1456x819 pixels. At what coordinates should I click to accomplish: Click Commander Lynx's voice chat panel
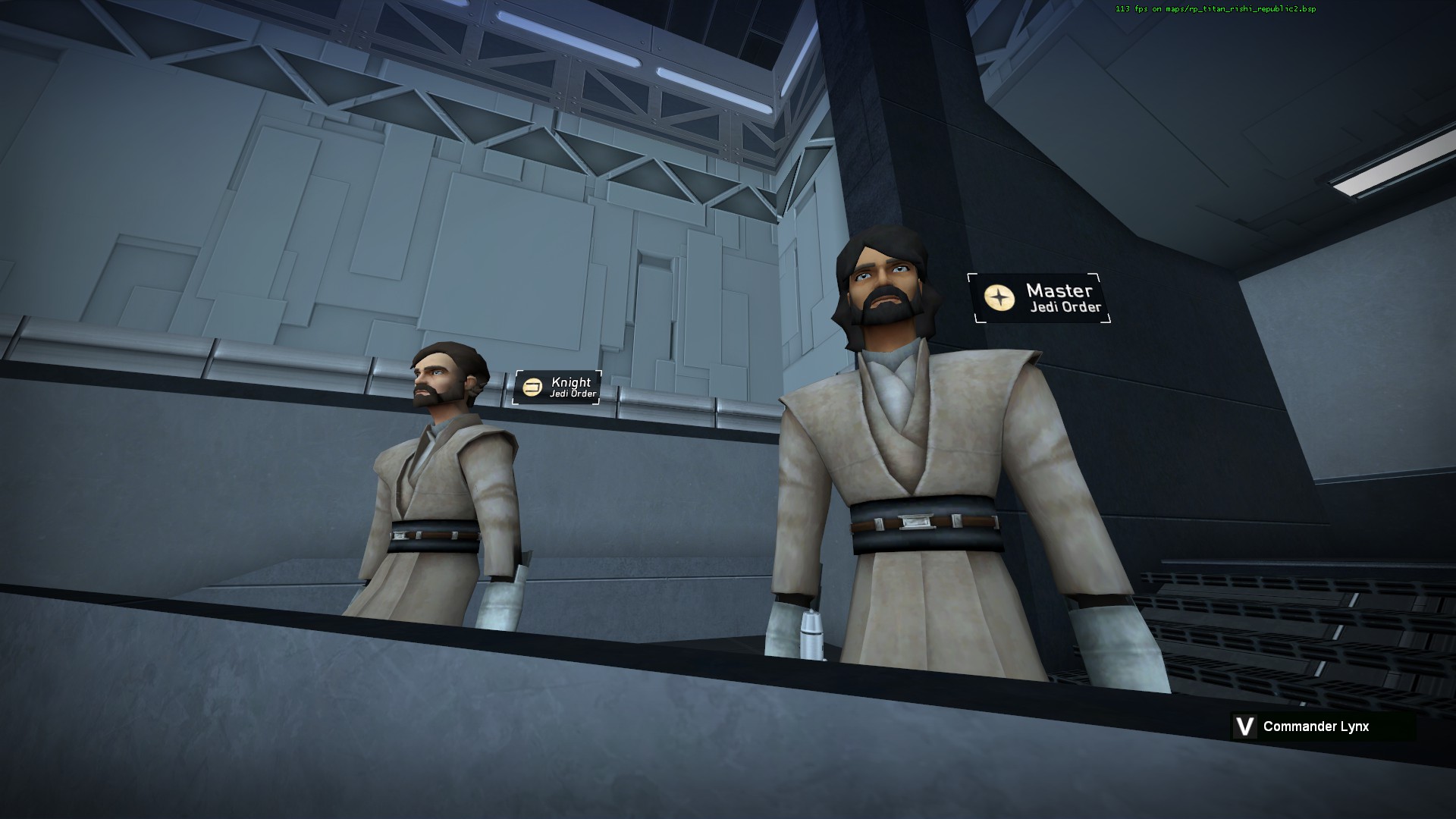point(1323,726)
